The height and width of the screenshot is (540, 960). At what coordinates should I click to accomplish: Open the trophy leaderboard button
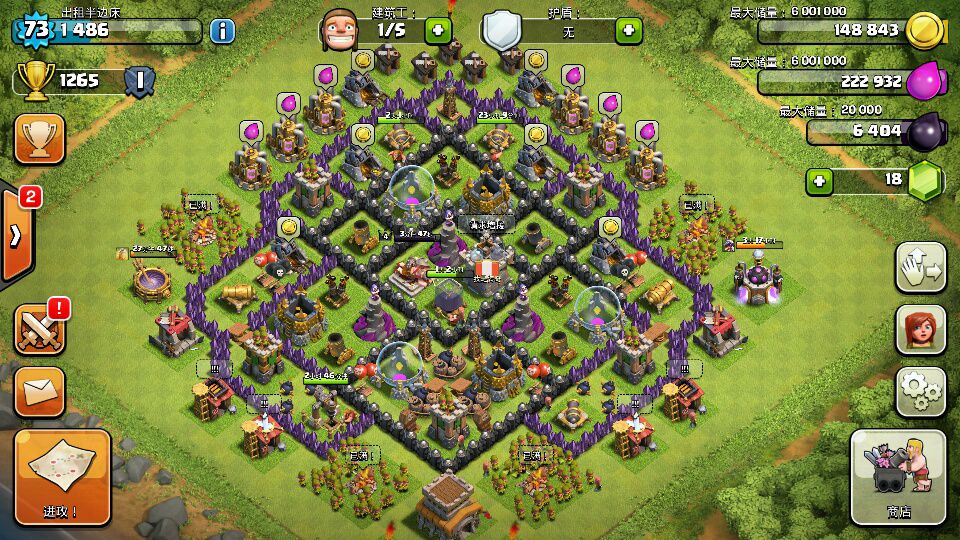(40, 138)
